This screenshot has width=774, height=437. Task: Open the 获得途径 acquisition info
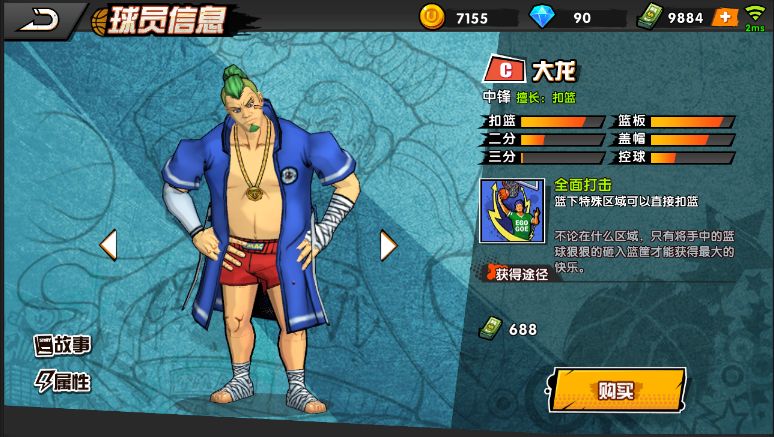(516, 273)
